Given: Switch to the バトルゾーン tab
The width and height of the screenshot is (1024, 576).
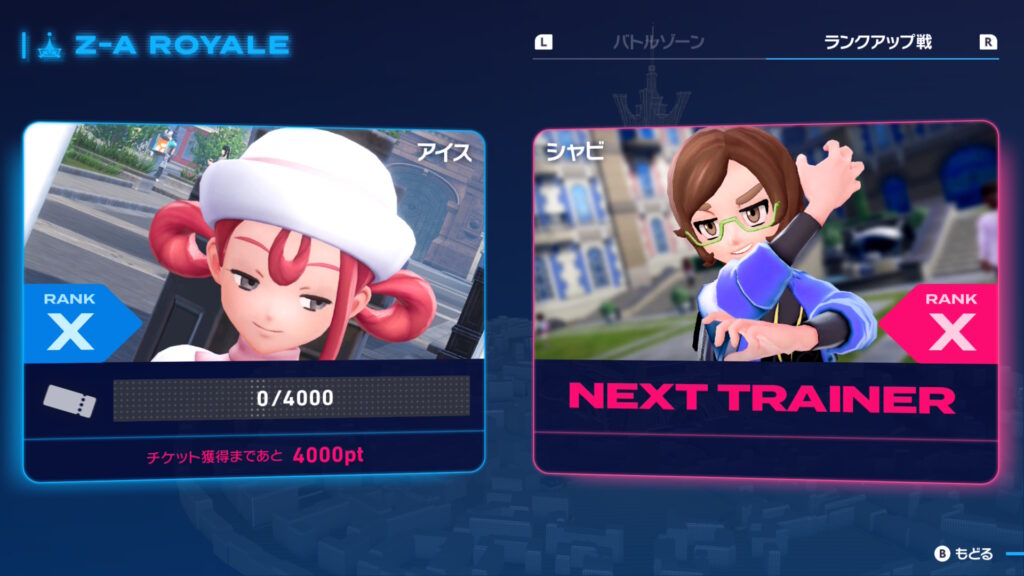Looking at the screenshot, I should 658,43.
